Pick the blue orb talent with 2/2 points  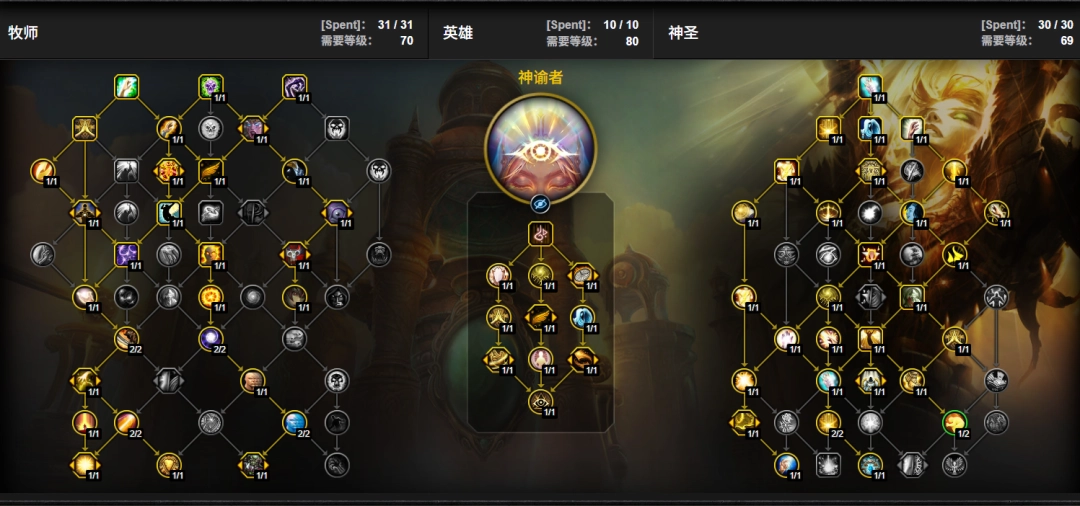[x=294, y=422]
